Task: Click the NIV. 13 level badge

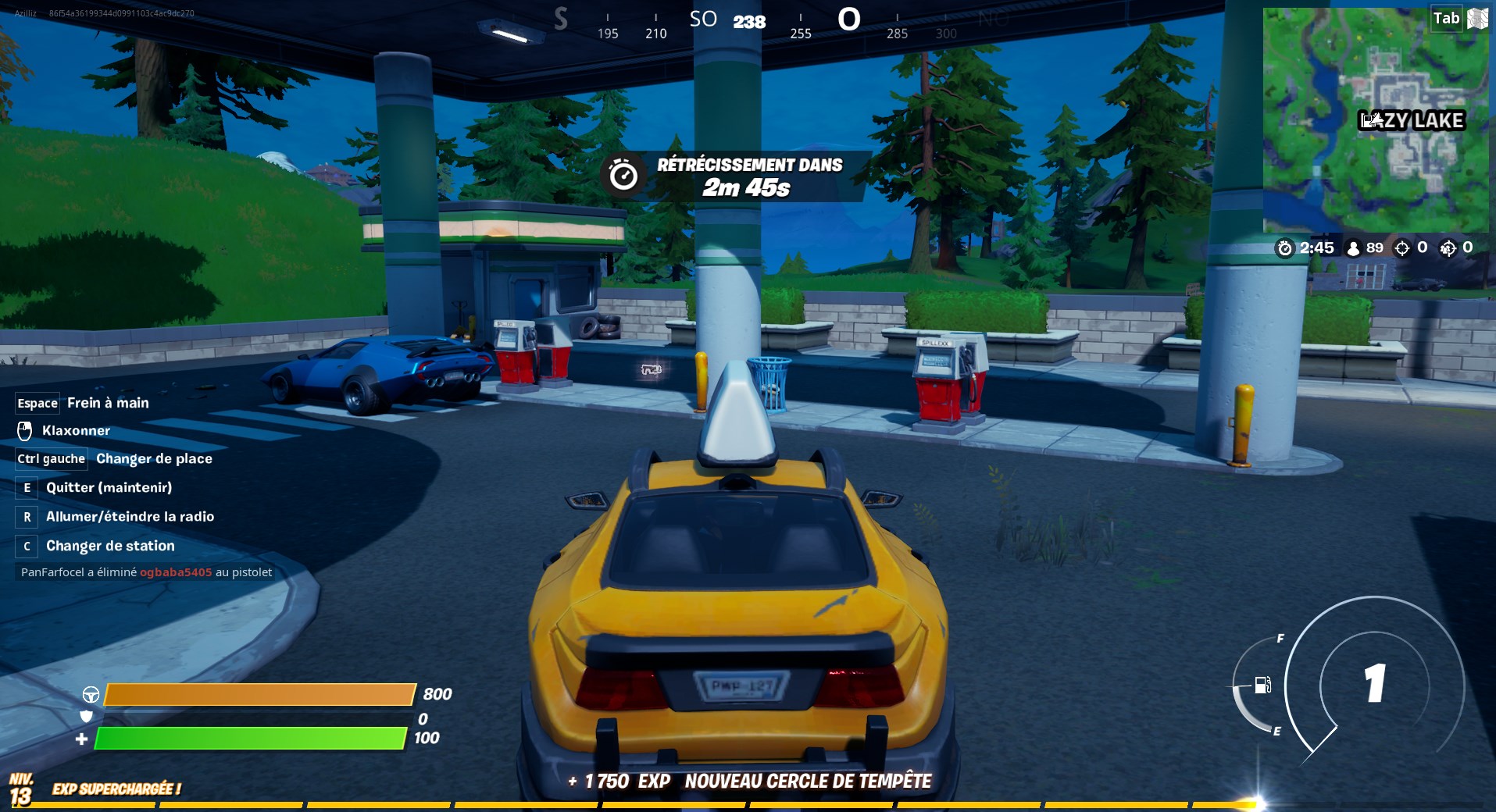Action: (22, 785)
